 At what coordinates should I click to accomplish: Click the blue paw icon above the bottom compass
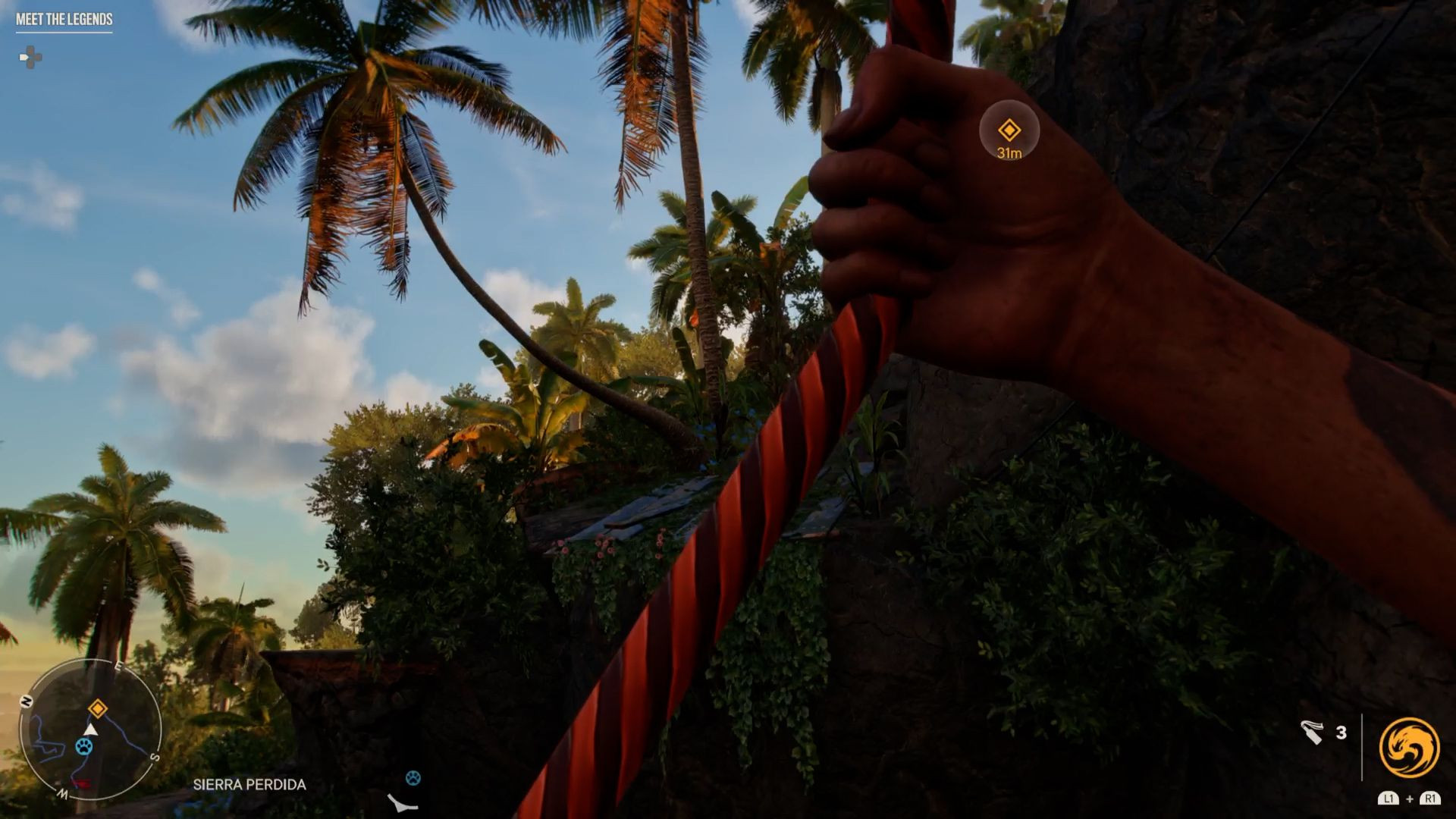tap(413, 777)
